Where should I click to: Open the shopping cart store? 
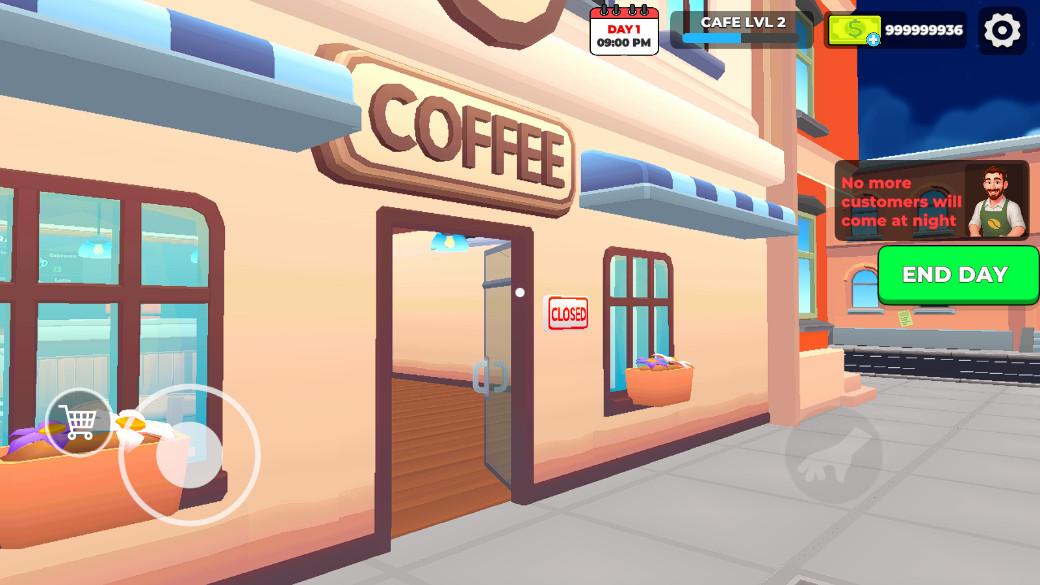point(78,422)
